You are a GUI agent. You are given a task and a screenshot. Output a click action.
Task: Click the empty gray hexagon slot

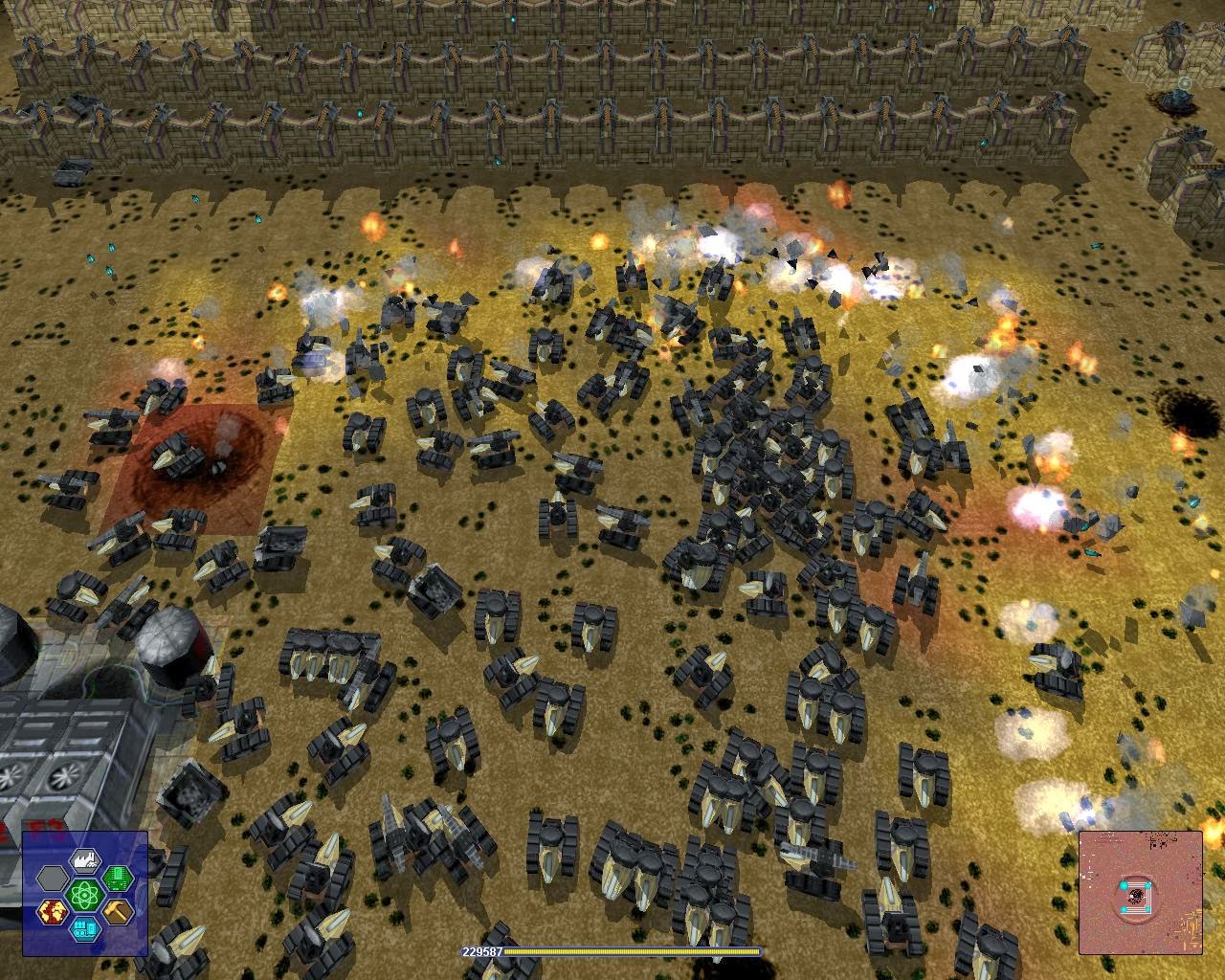click(53, 879)
